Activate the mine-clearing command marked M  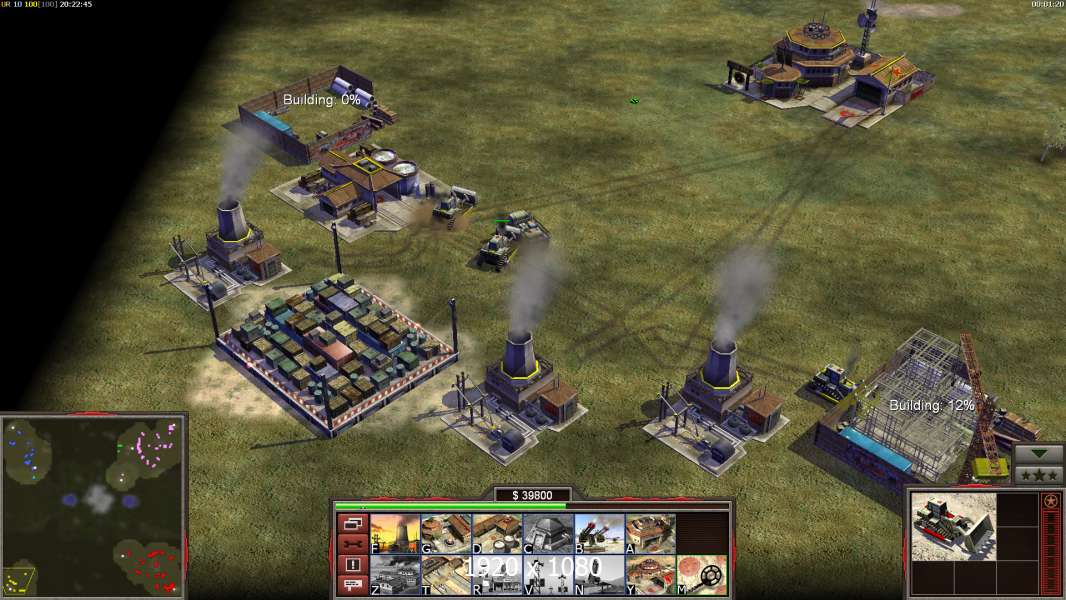click(x=701, y=575)
